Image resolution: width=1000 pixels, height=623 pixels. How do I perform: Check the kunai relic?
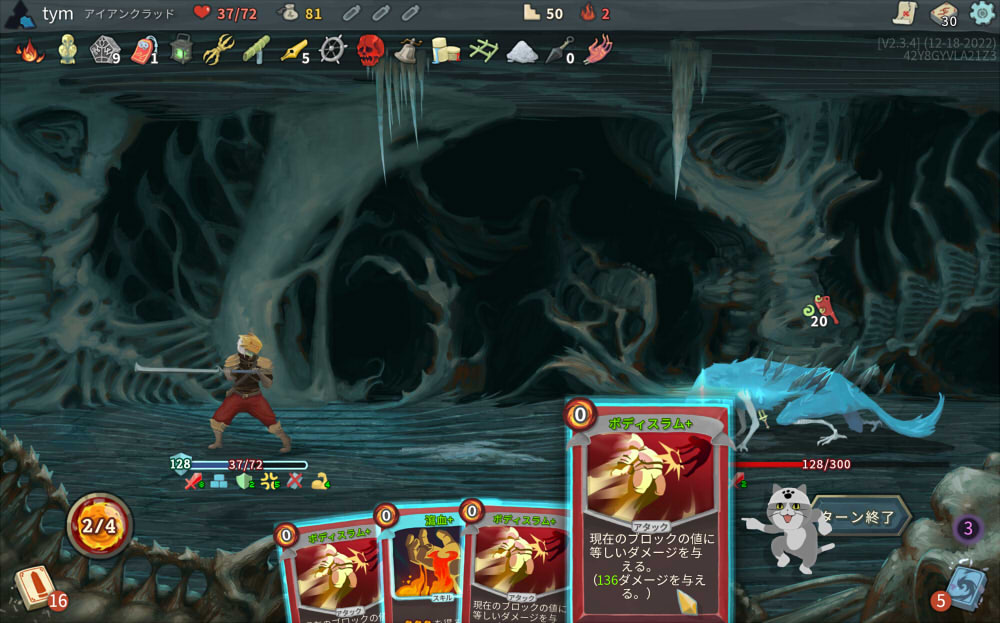pos(561,49)
